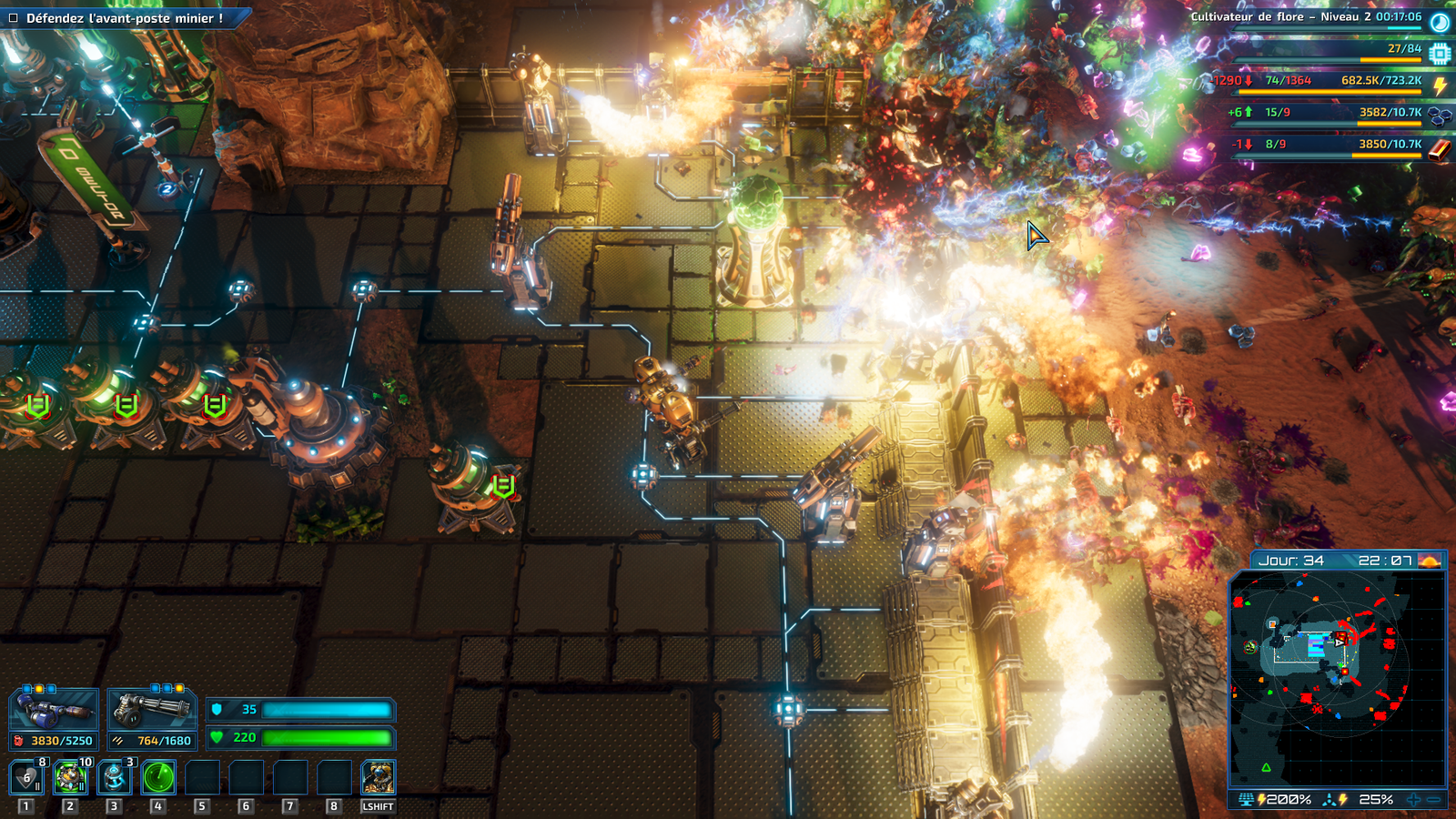This screenshot has height=819, width=1456.
Task: Select the flamethrower weapon slot
Action: [x=54, y=710]
